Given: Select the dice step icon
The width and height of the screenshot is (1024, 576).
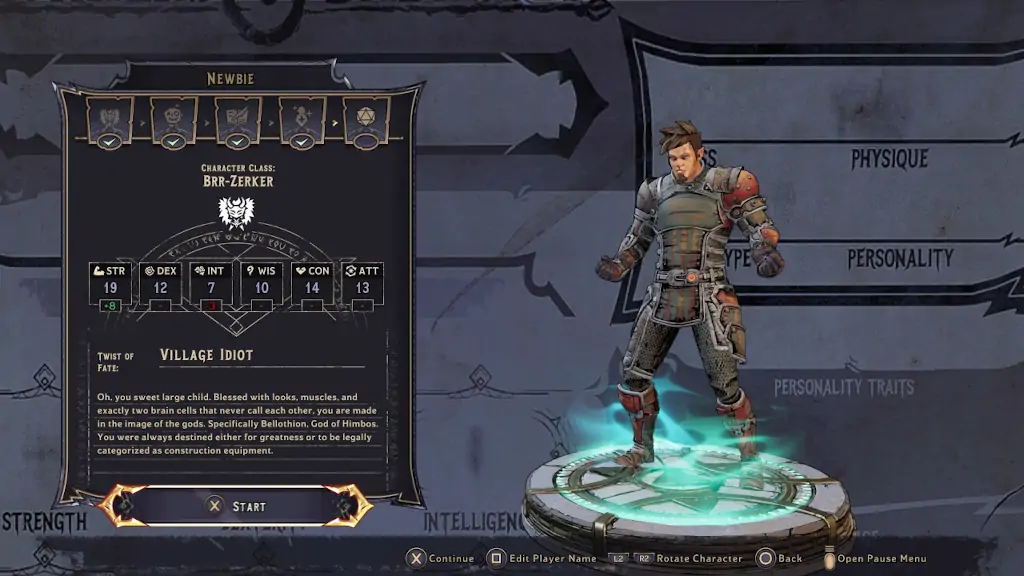Looking at the screenshot, I should point(366,119).
